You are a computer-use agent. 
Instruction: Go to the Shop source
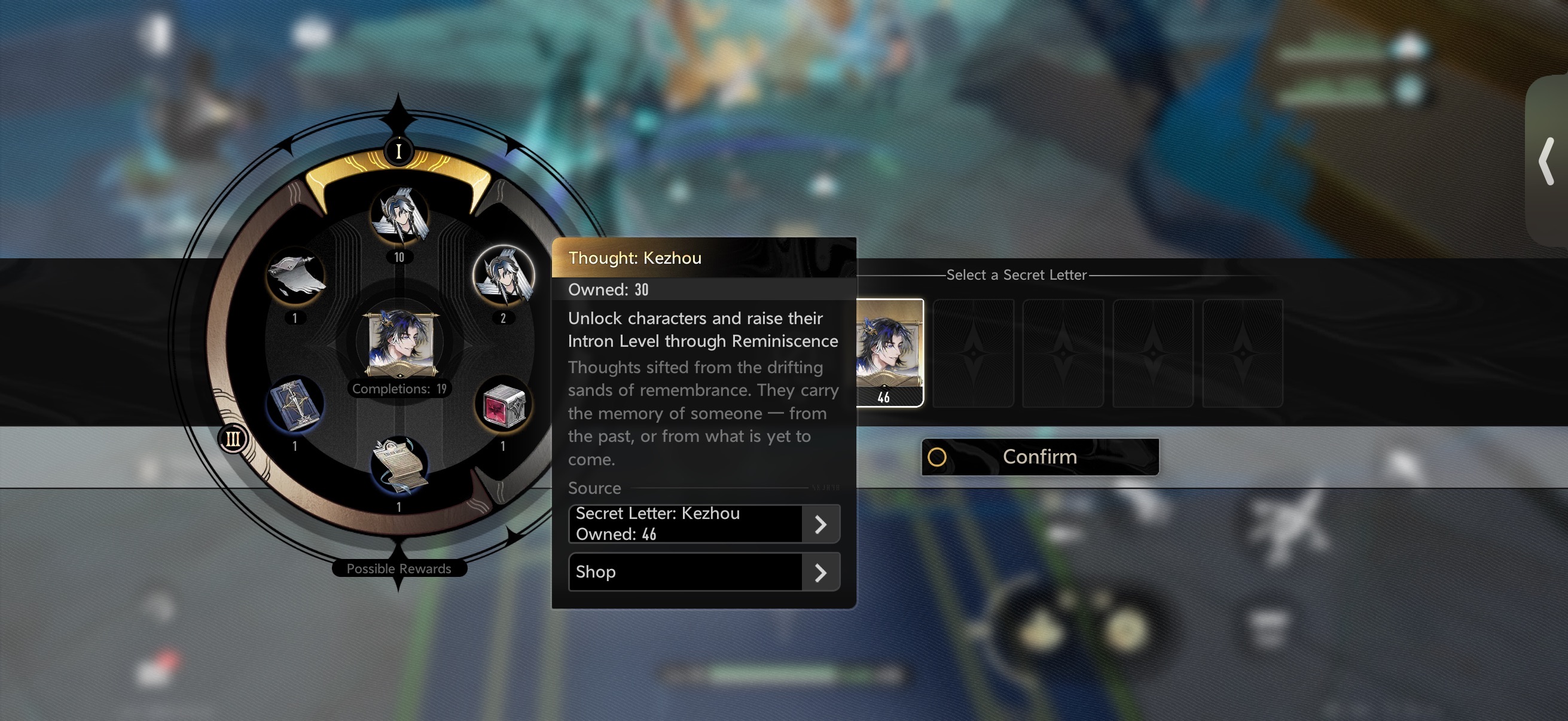coord(704,572)
